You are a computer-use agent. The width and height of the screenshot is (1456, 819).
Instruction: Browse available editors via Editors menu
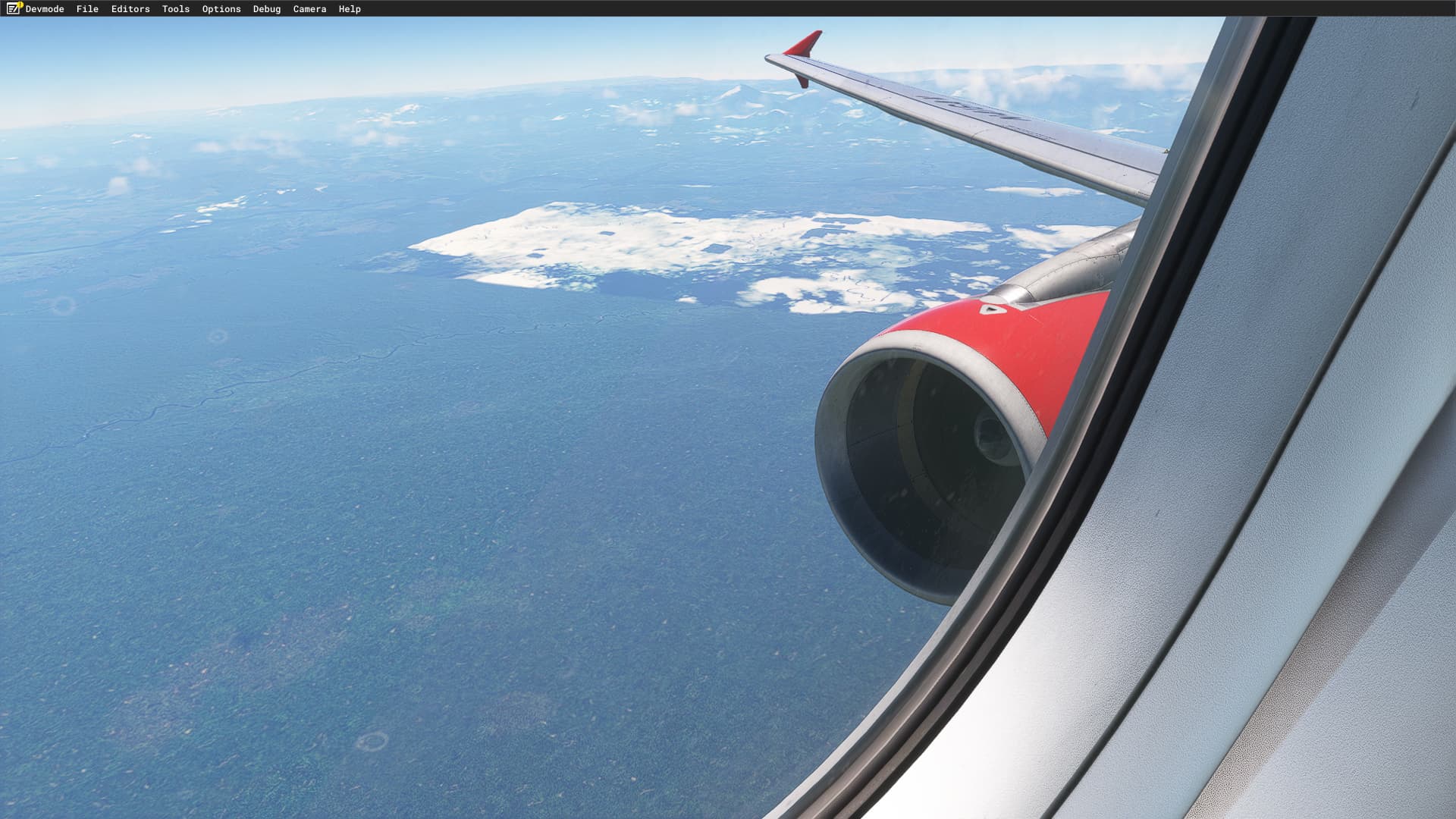[130, 8]
